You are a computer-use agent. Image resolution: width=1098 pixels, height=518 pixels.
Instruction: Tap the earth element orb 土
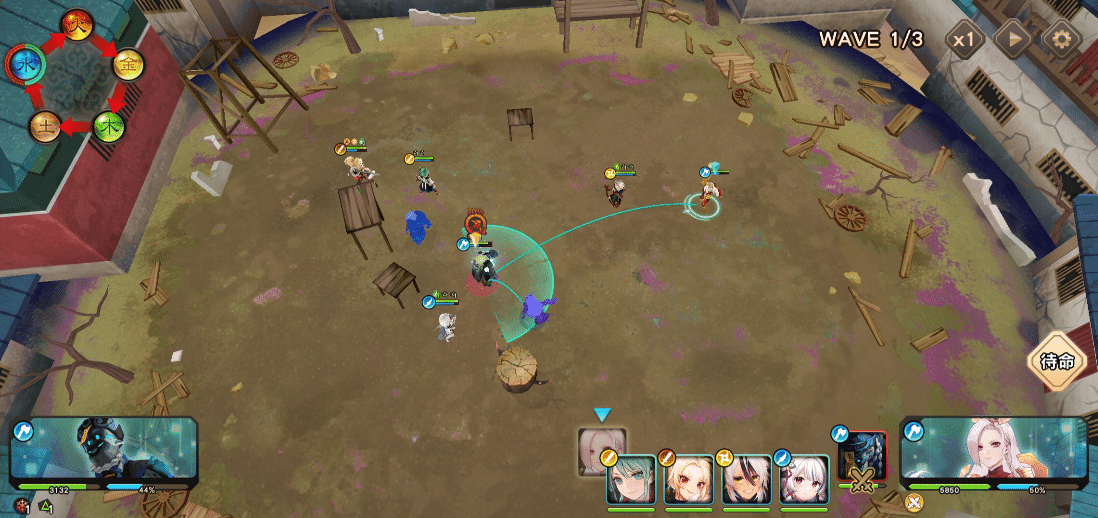(44, 126)
